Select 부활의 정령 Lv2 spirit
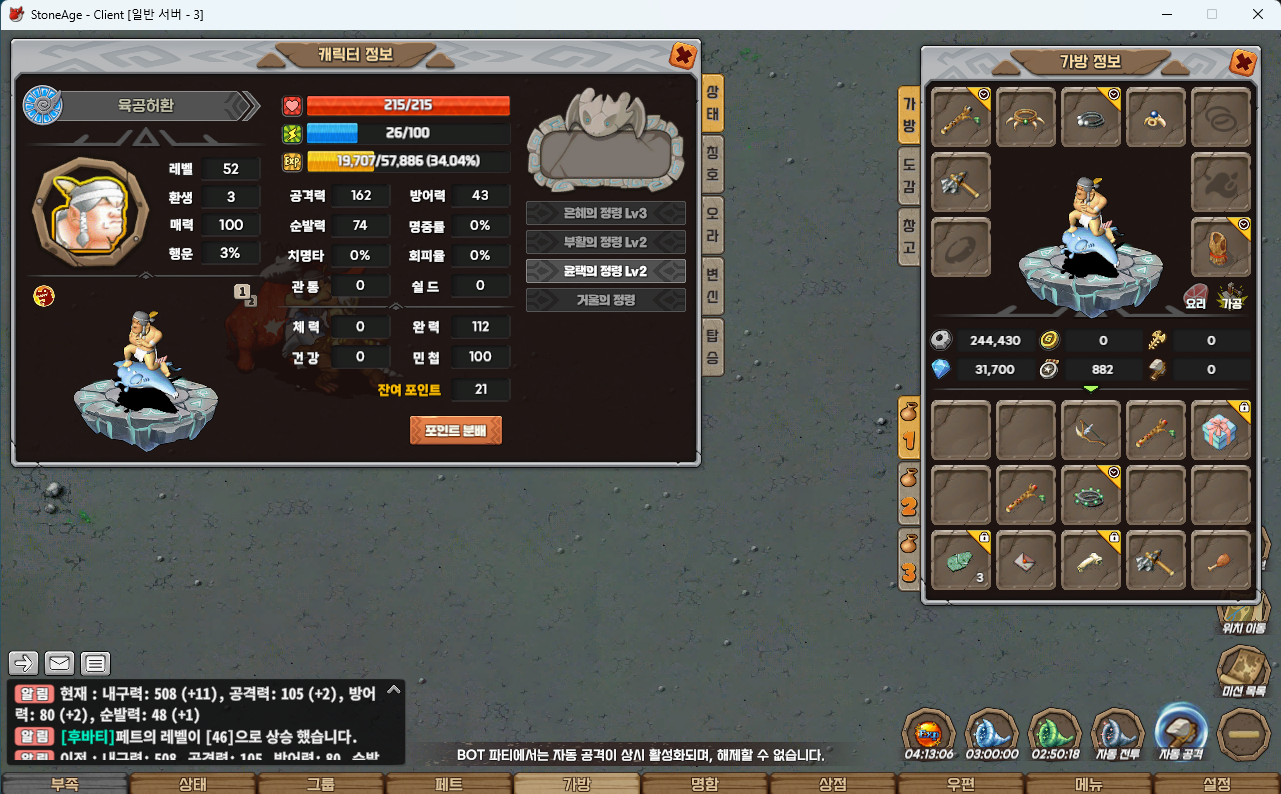Image resolution: width=1281 pixels, height=794 pixels. point(605,242)
